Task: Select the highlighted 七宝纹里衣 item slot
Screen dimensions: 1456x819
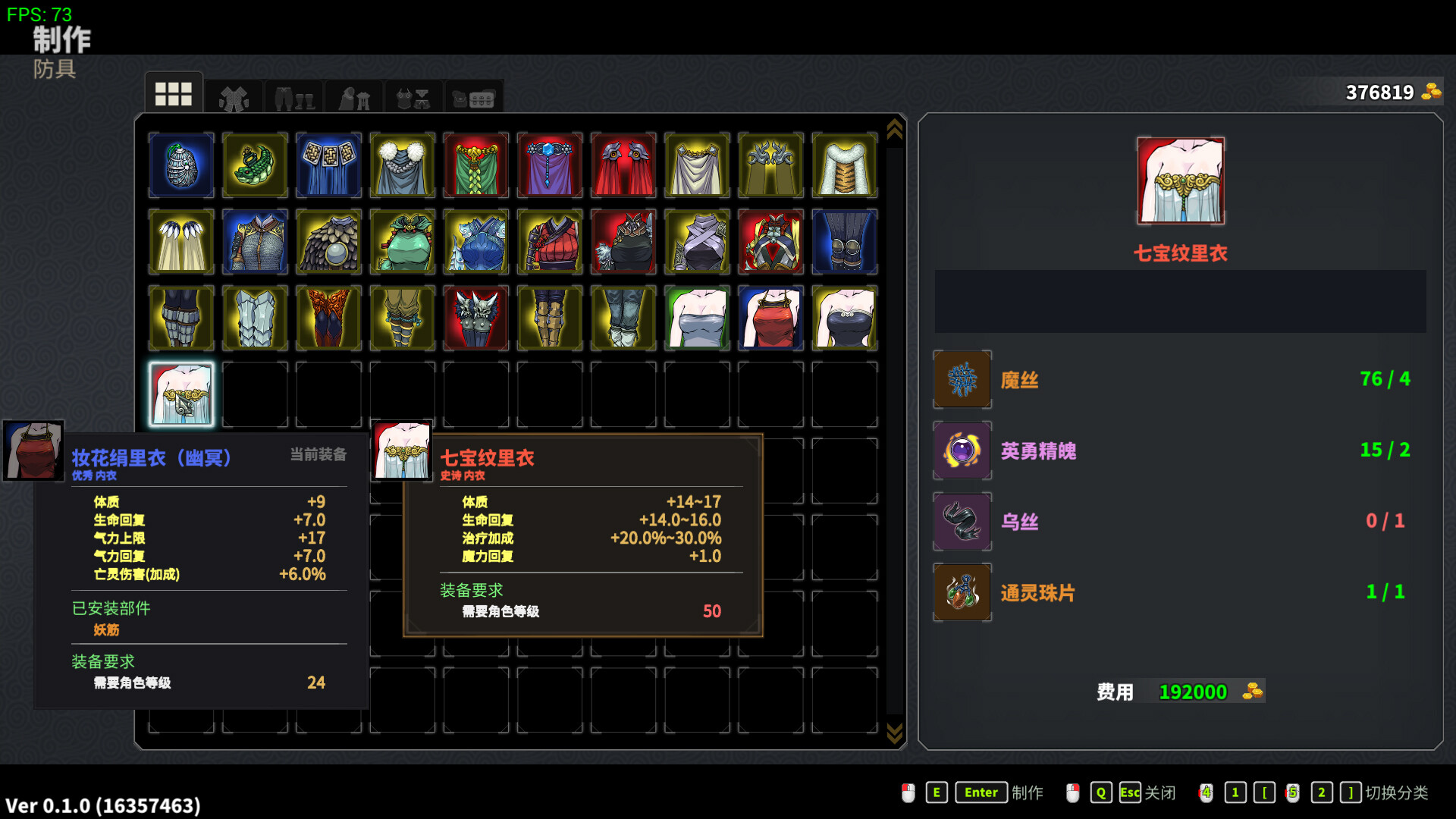Action: click(x=181, y=394)
